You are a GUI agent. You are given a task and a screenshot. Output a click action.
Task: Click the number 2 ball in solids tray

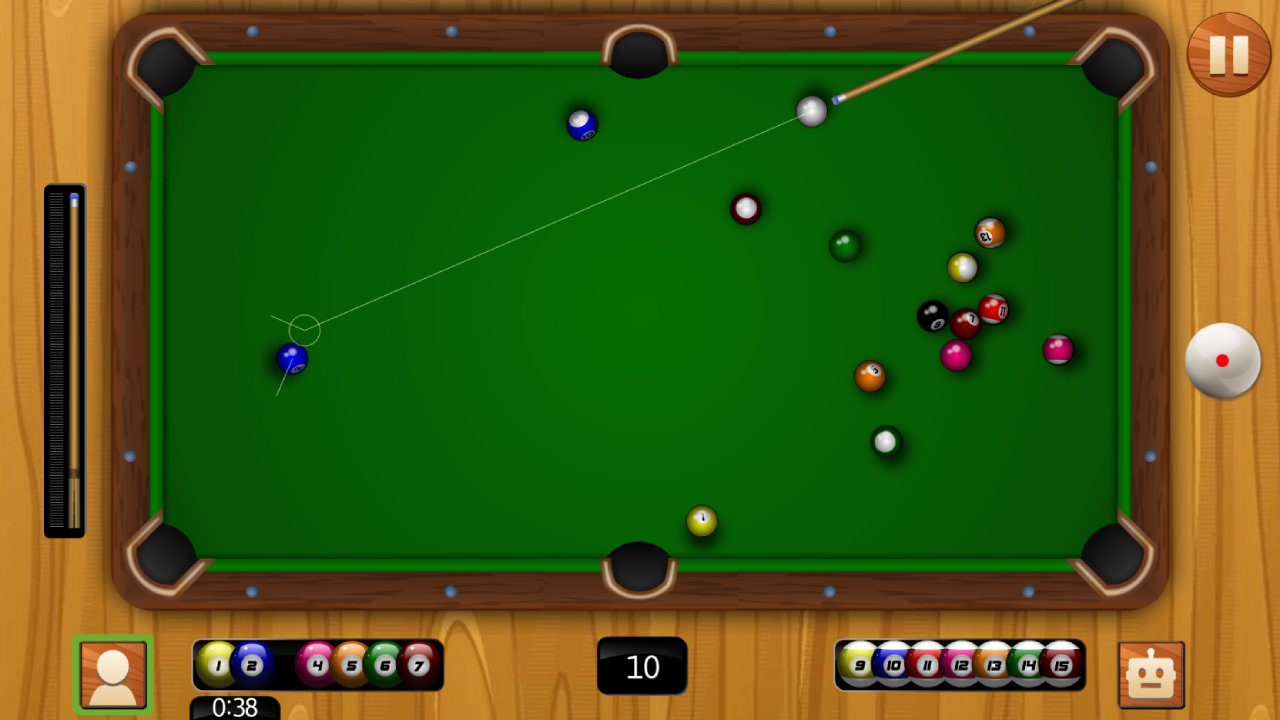252,664
